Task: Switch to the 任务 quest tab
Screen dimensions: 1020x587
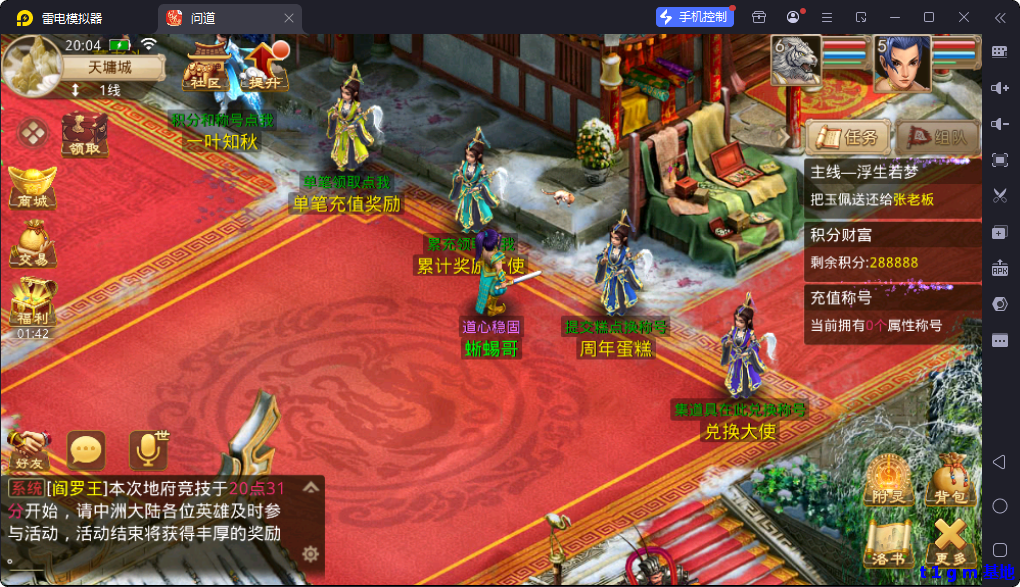Action: [847, 137]
